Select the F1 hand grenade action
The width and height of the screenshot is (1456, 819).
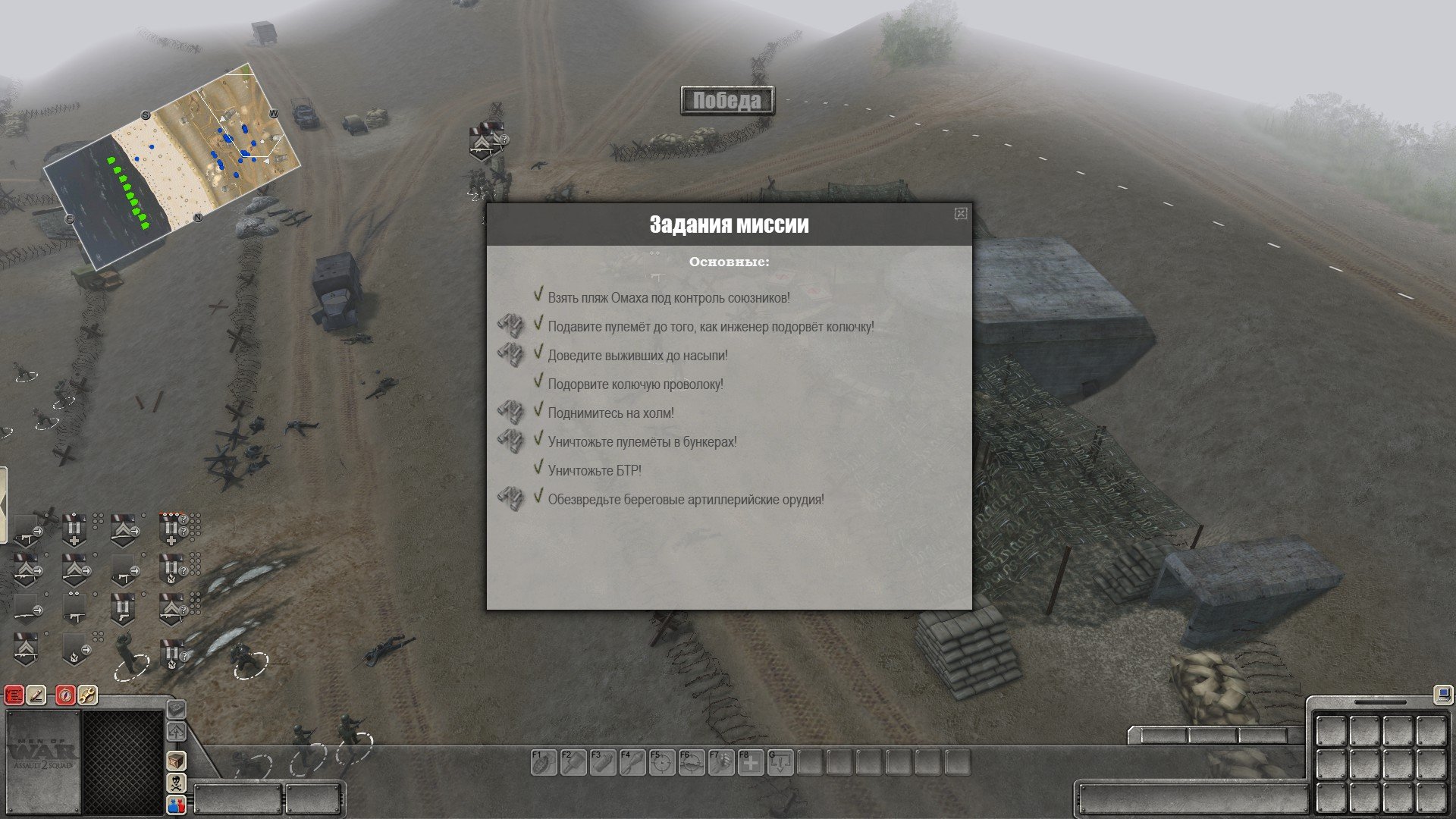(544, 762)
